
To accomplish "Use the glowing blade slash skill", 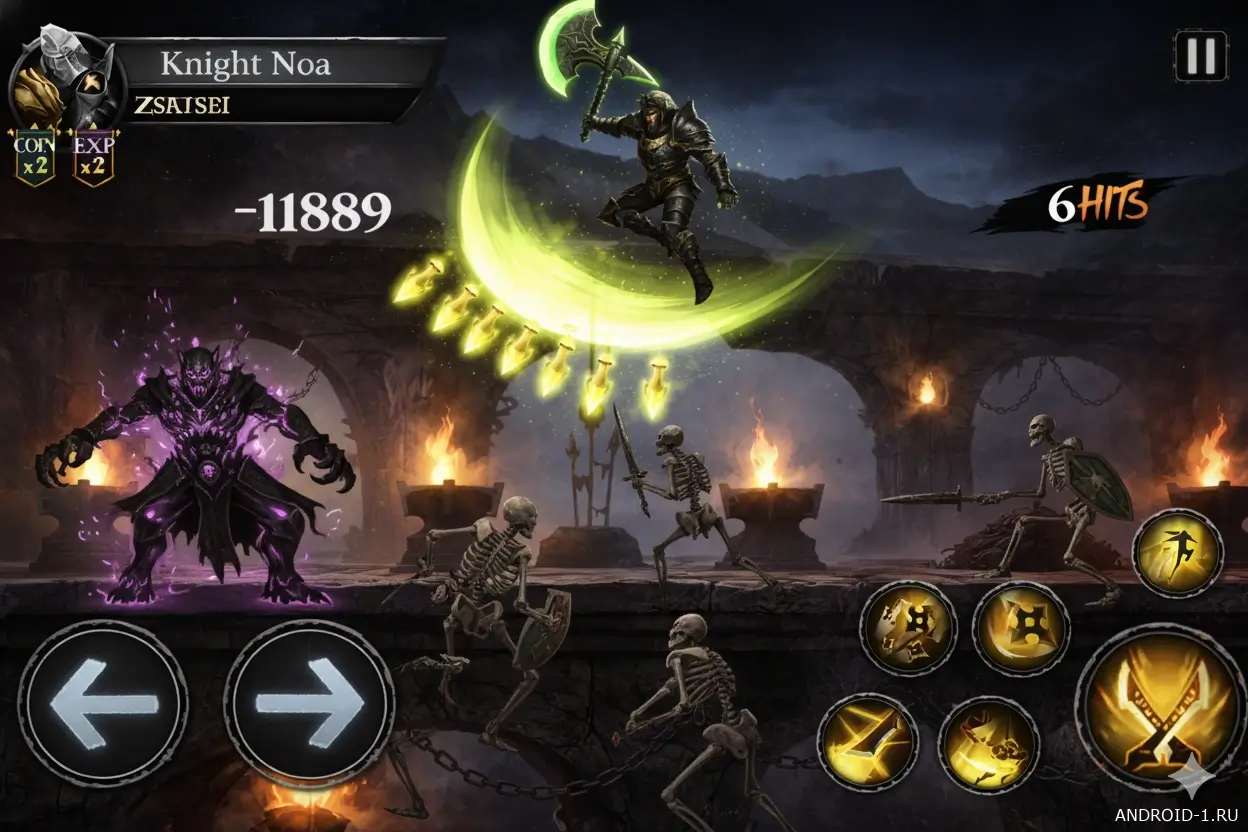I will click(867, 742).
